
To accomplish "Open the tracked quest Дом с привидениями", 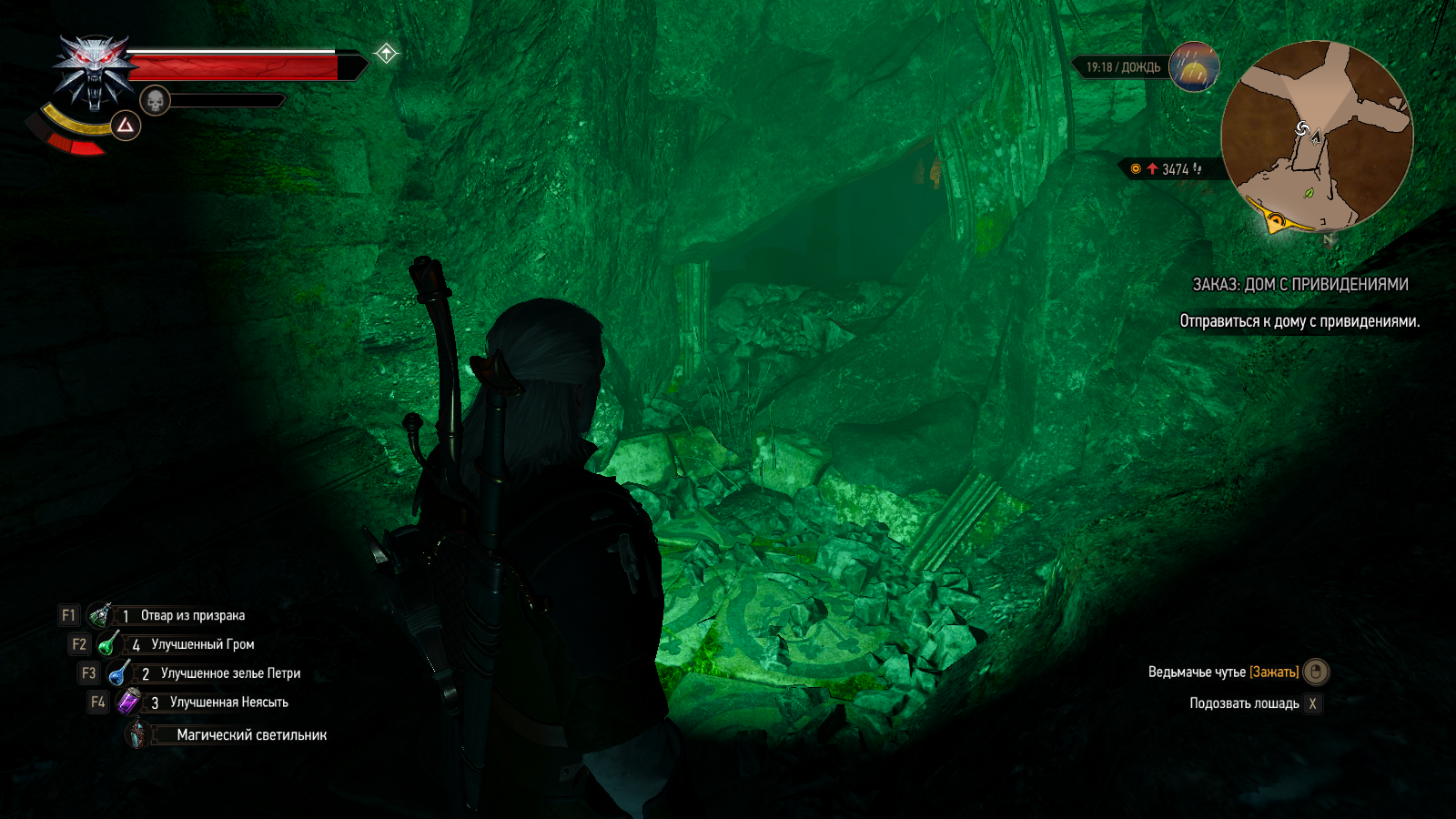I will [1299, 285].
